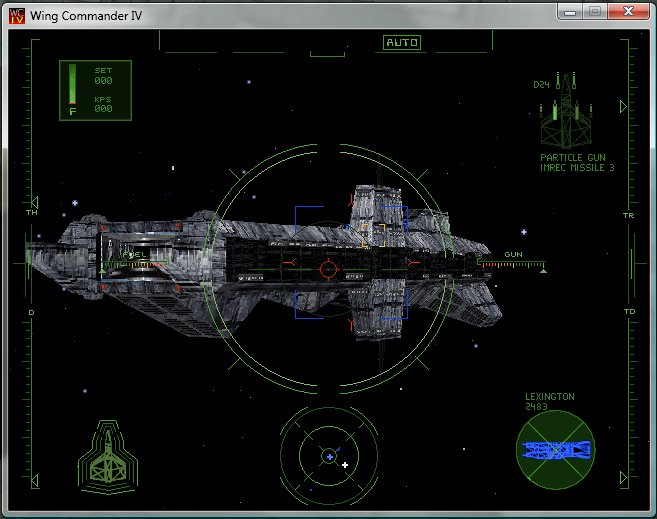Close the Wing Commander IV window
This screenshot has width=657, height=519.
pos(627,11)
